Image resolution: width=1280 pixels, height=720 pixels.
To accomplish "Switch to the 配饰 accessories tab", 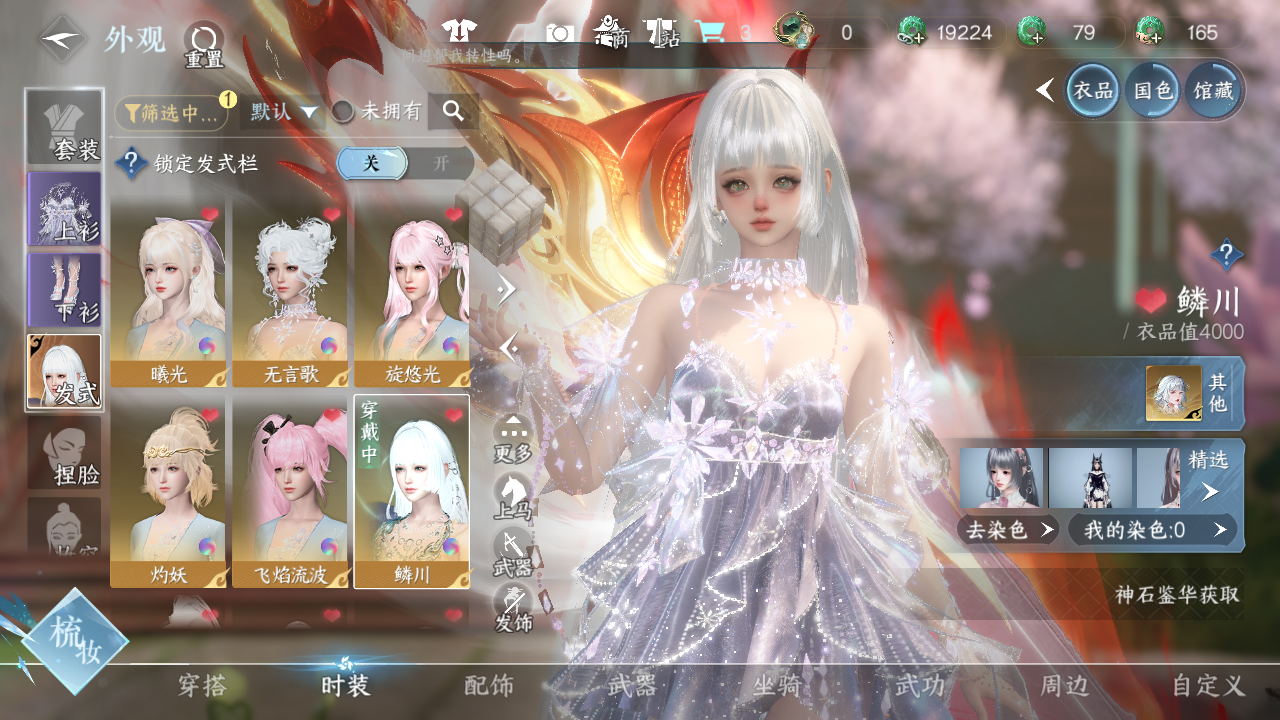I will tap(489, 685).
